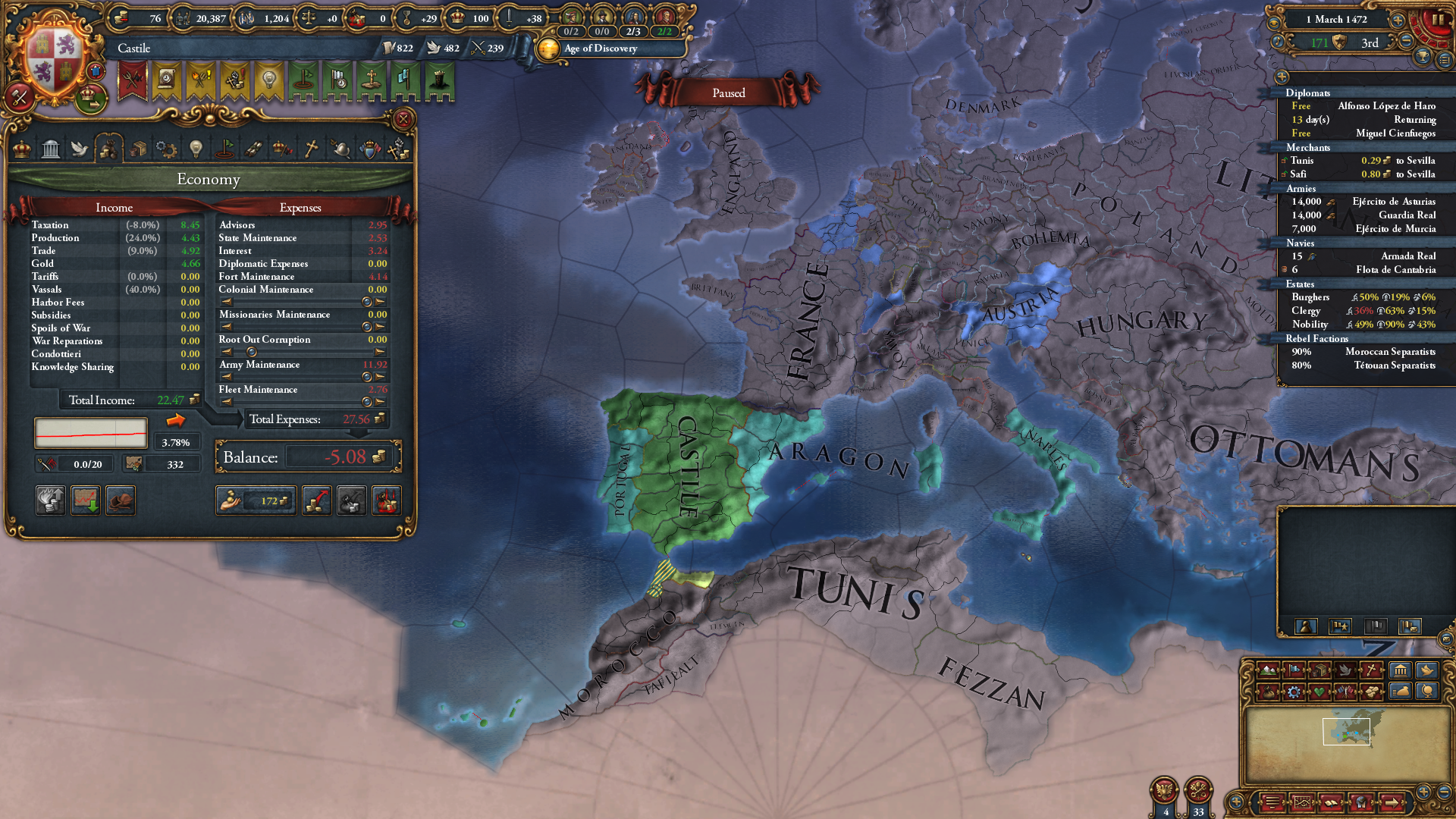Open the Ideas tab with the lightbulb icon
Screen dimensions: 1456x819
[196, 149]
